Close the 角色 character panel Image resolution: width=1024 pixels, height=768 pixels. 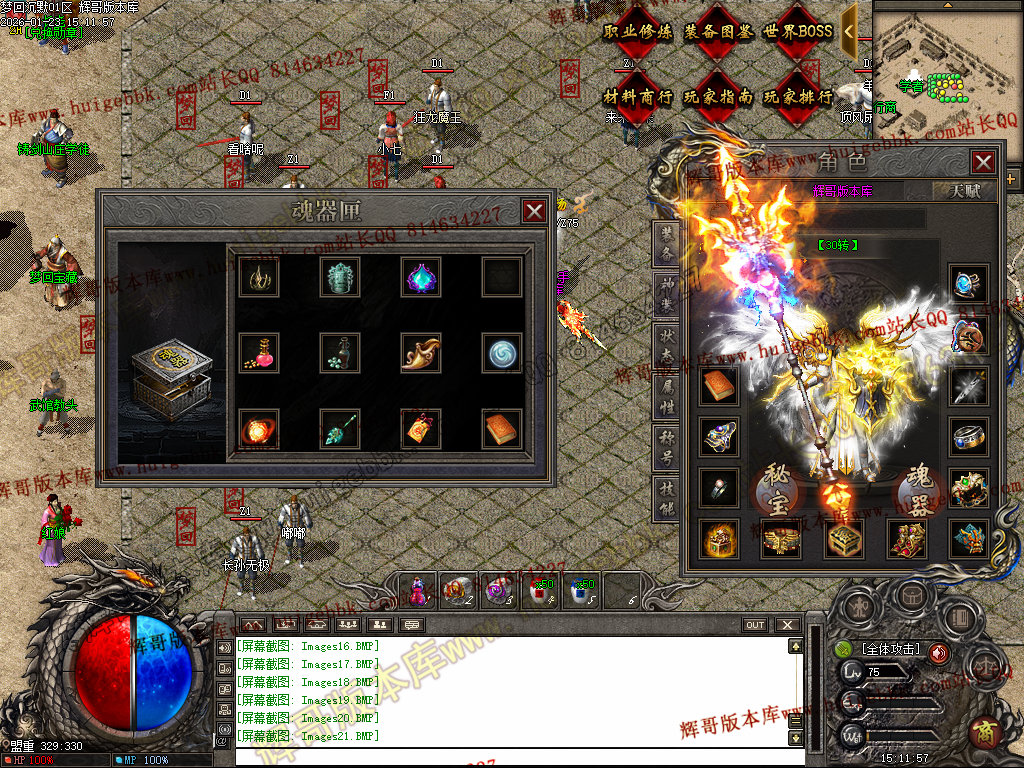click(x=983, y=162)
